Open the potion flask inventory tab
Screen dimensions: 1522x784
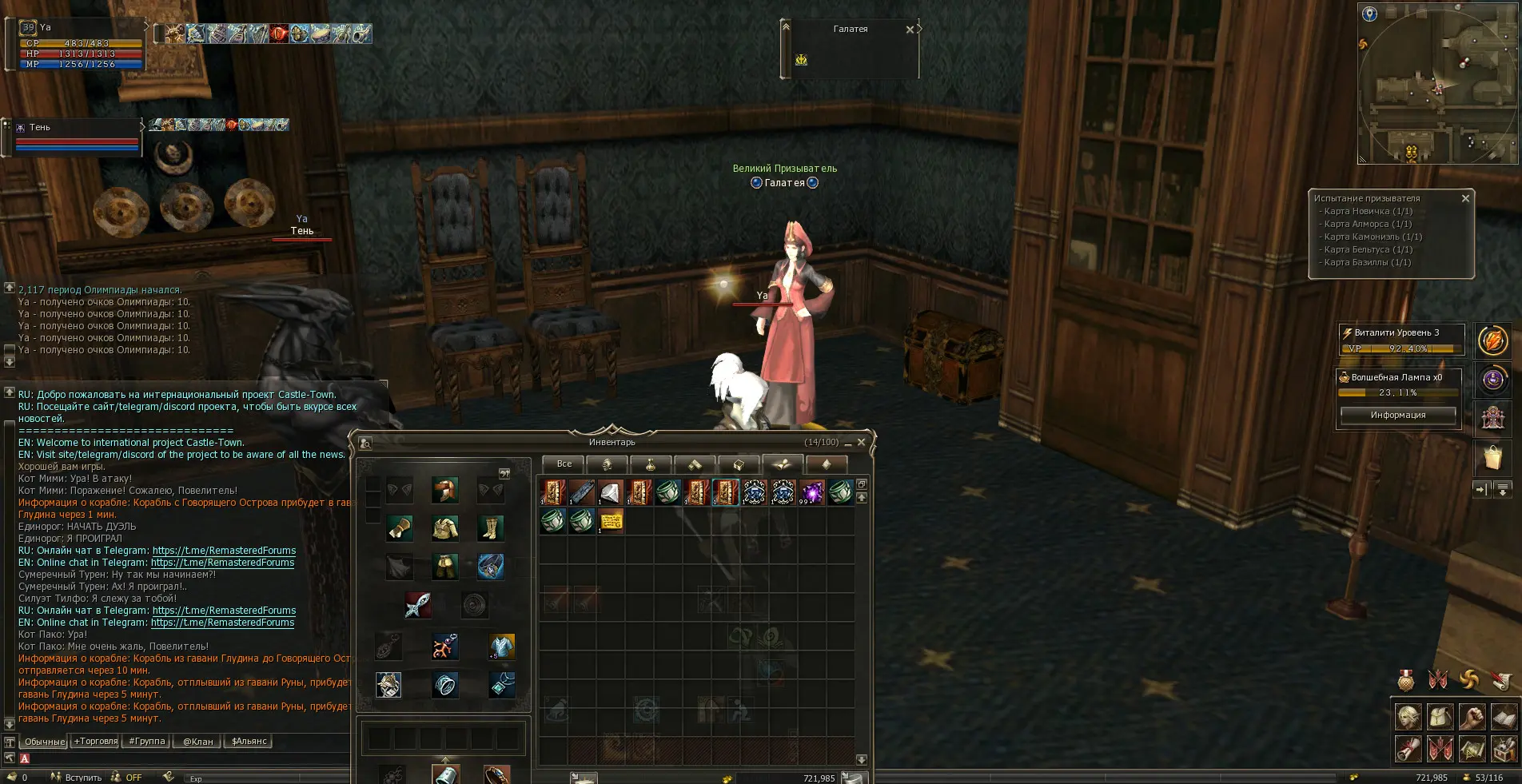[651, 464]
